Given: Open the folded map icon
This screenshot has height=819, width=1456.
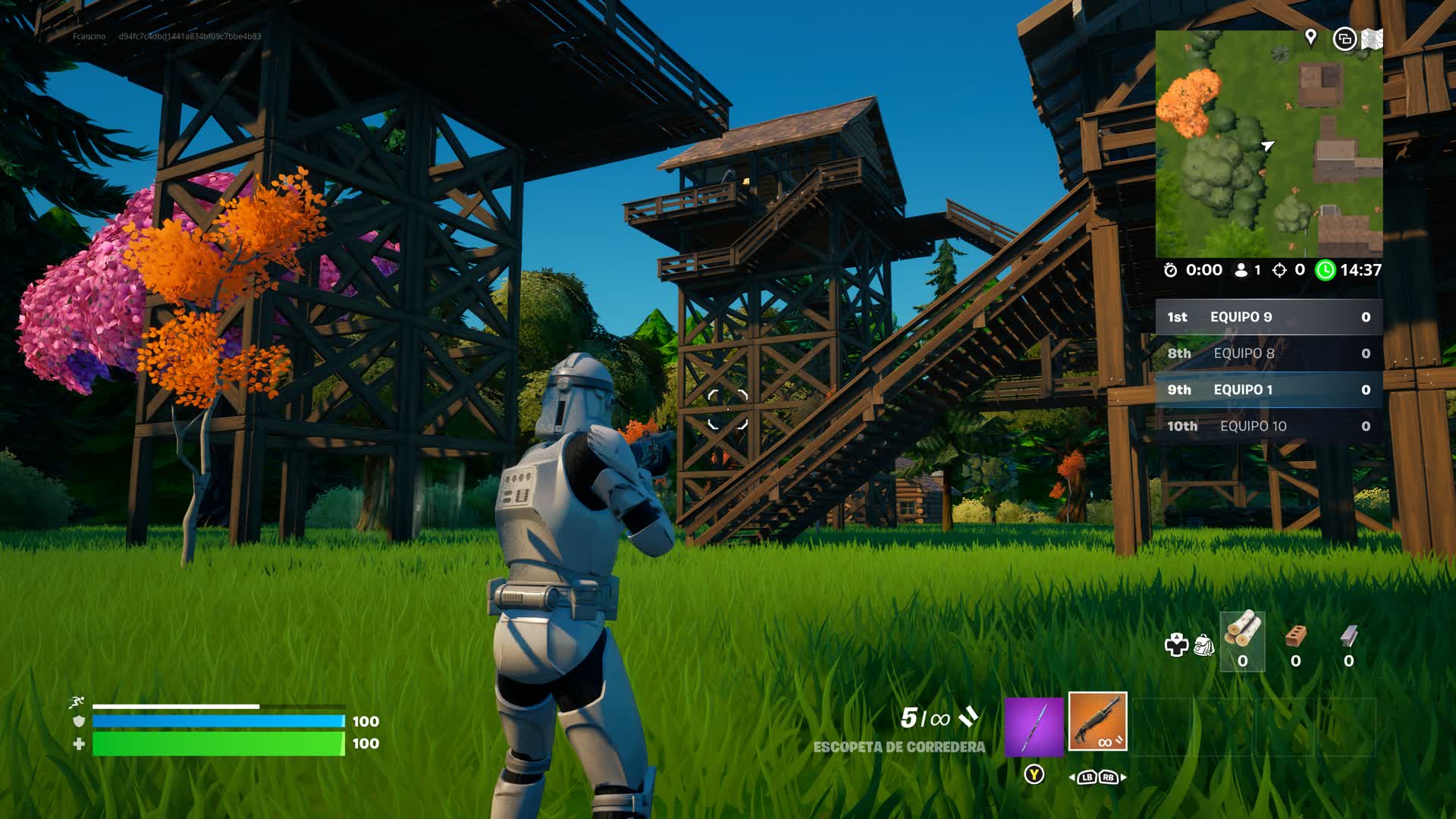Looking at the screenshot, I should 1372,39.
